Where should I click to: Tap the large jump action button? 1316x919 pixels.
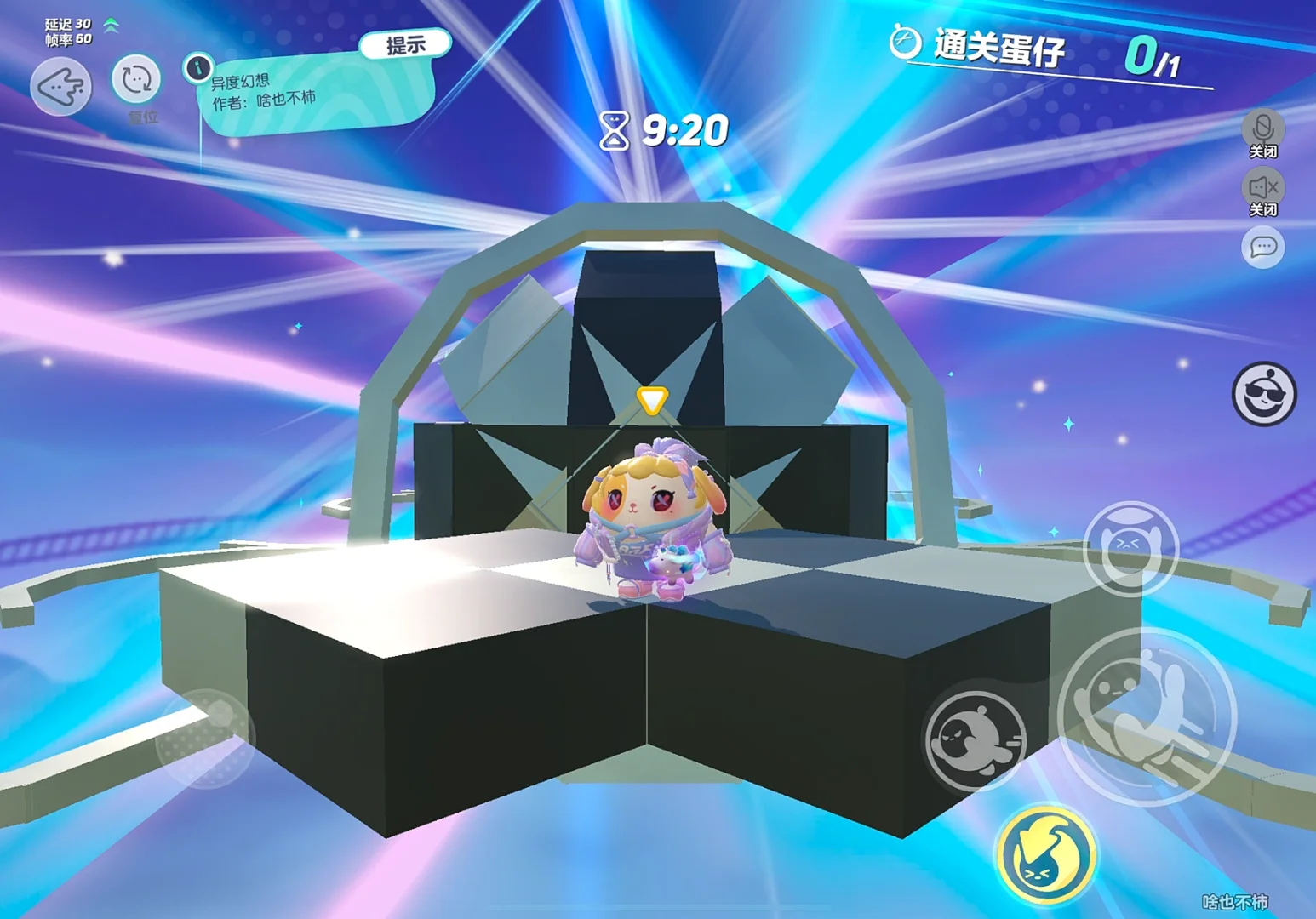click(1147, 716)
